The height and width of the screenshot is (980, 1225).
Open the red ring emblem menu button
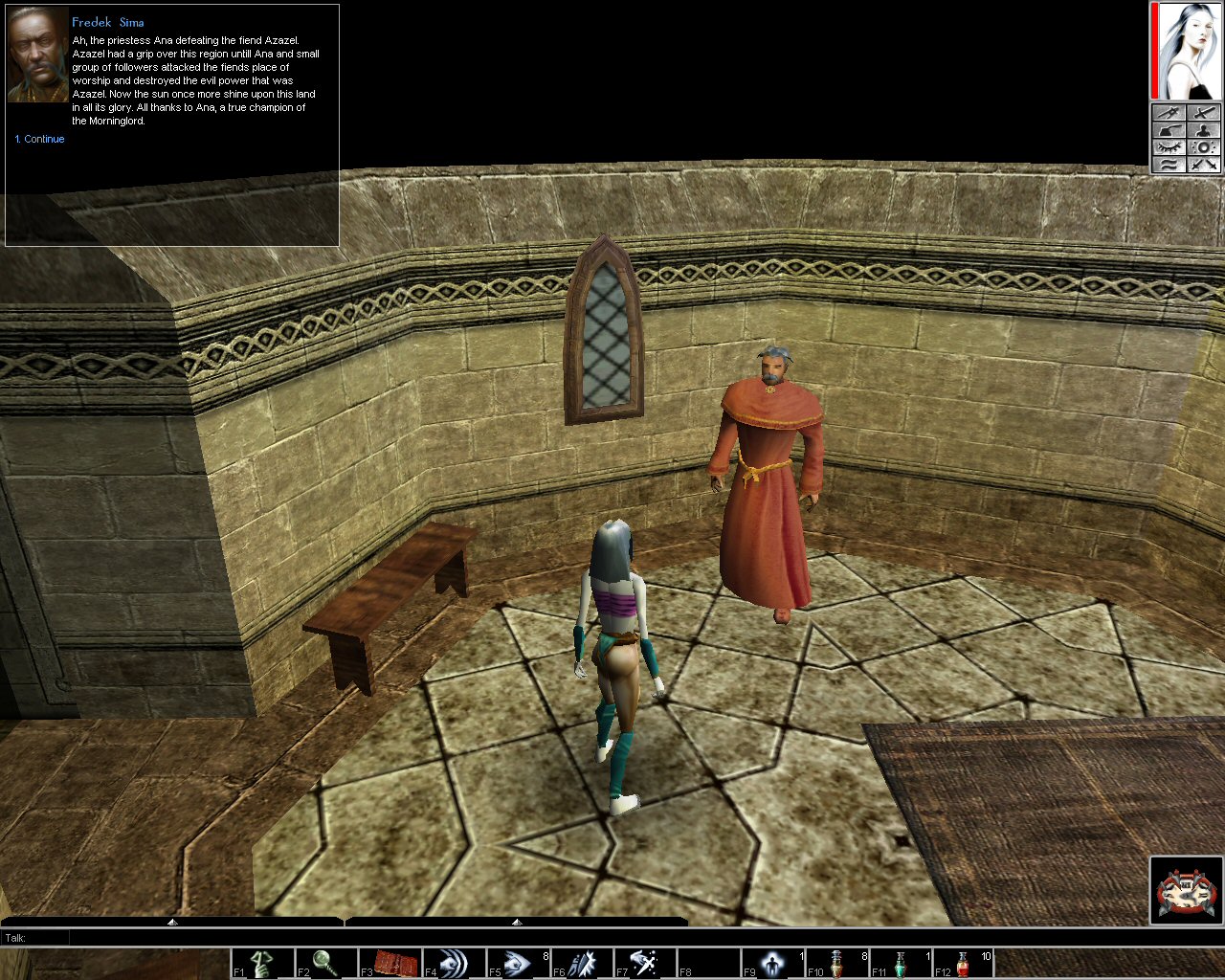(1186, 890)
